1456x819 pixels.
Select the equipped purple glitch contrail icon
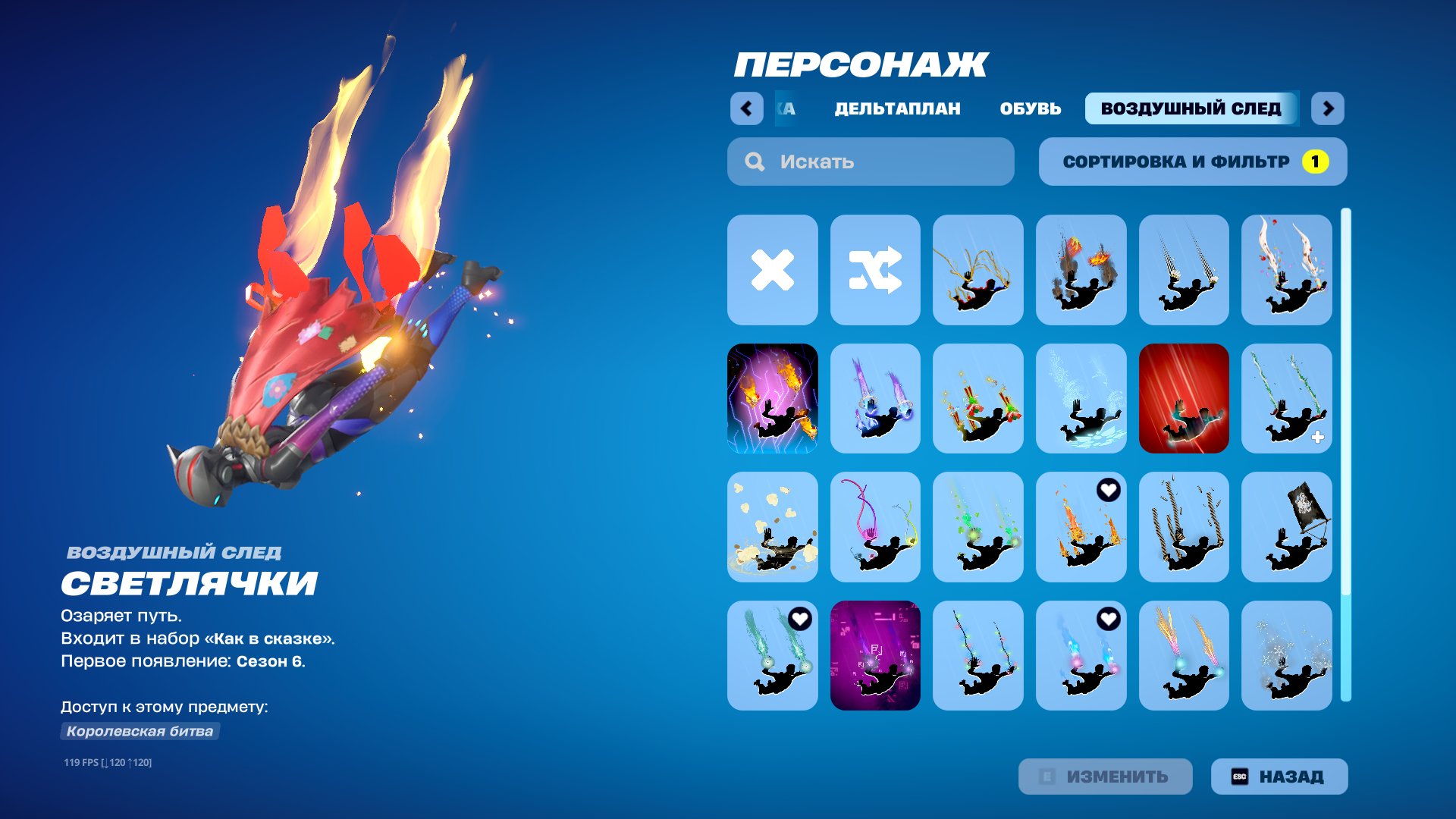tap(771, 397)
